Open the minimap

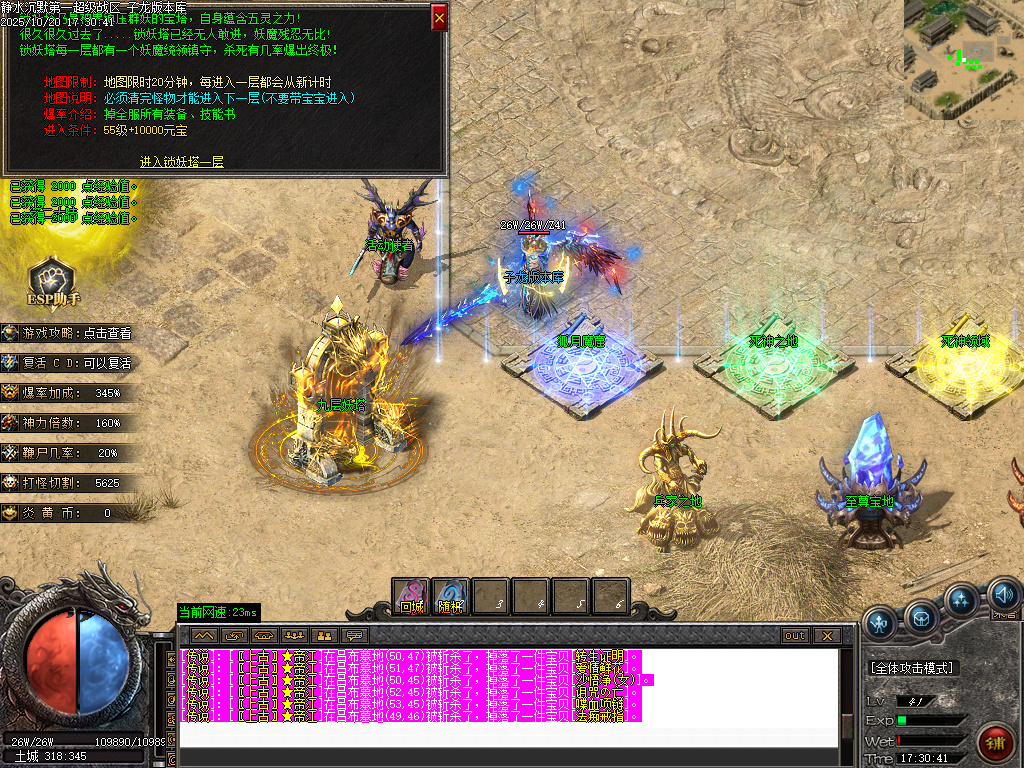coord(963,58)
